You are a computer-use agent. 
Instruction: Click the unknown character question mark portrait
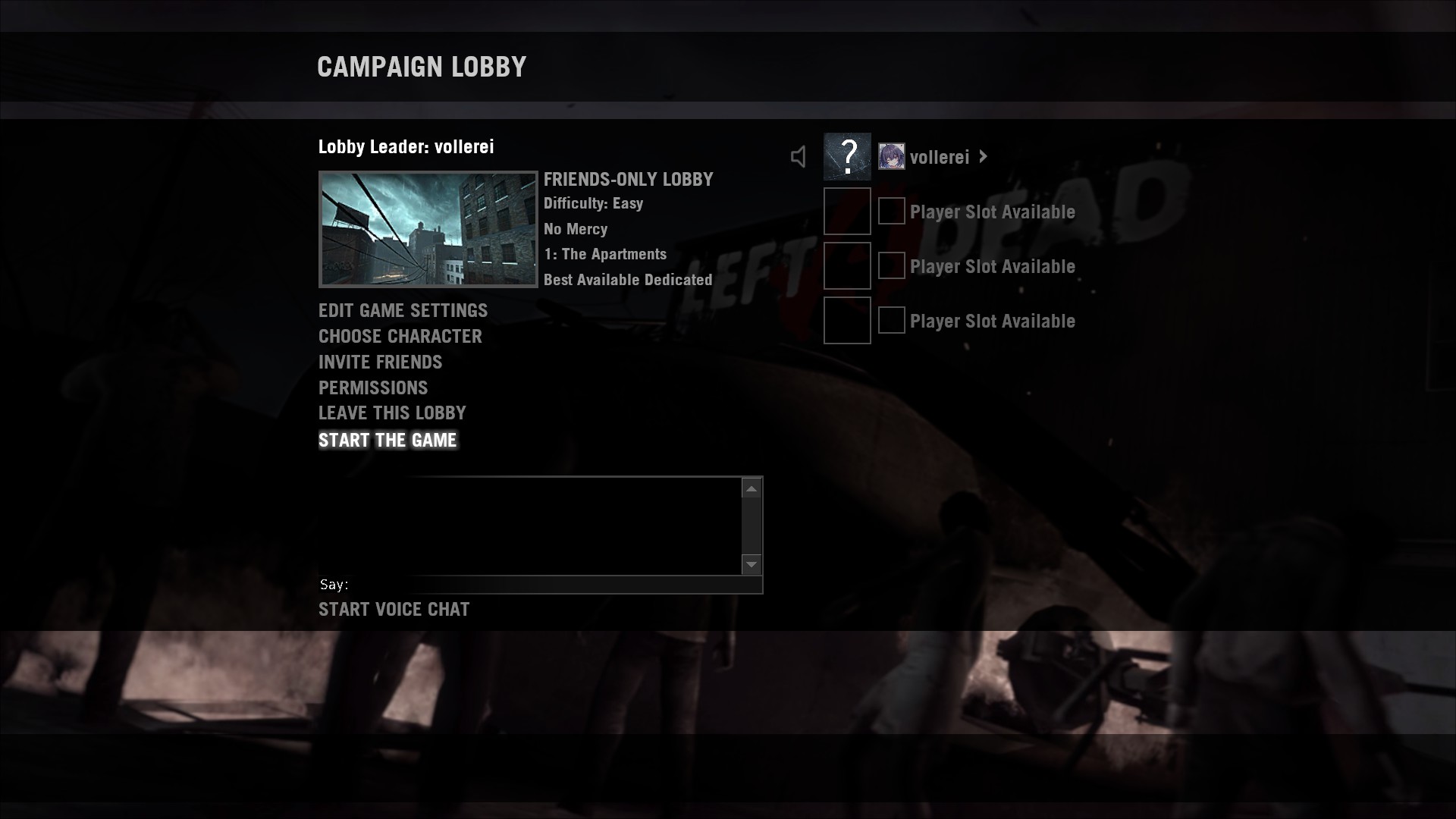[847, 156]
